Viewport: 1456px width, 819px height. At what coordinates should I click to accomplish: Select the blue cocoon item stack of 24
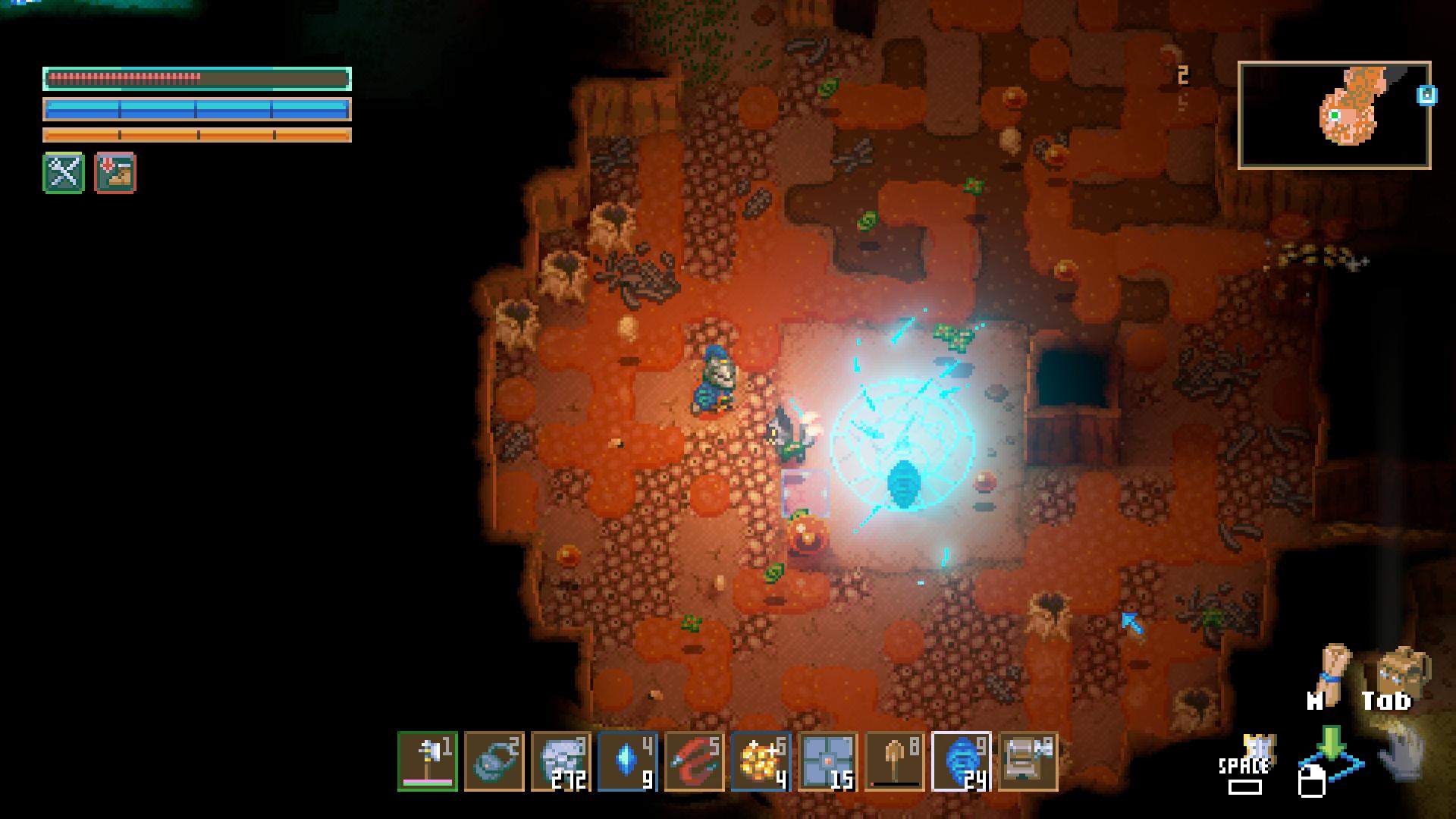[x=962, y=761]
